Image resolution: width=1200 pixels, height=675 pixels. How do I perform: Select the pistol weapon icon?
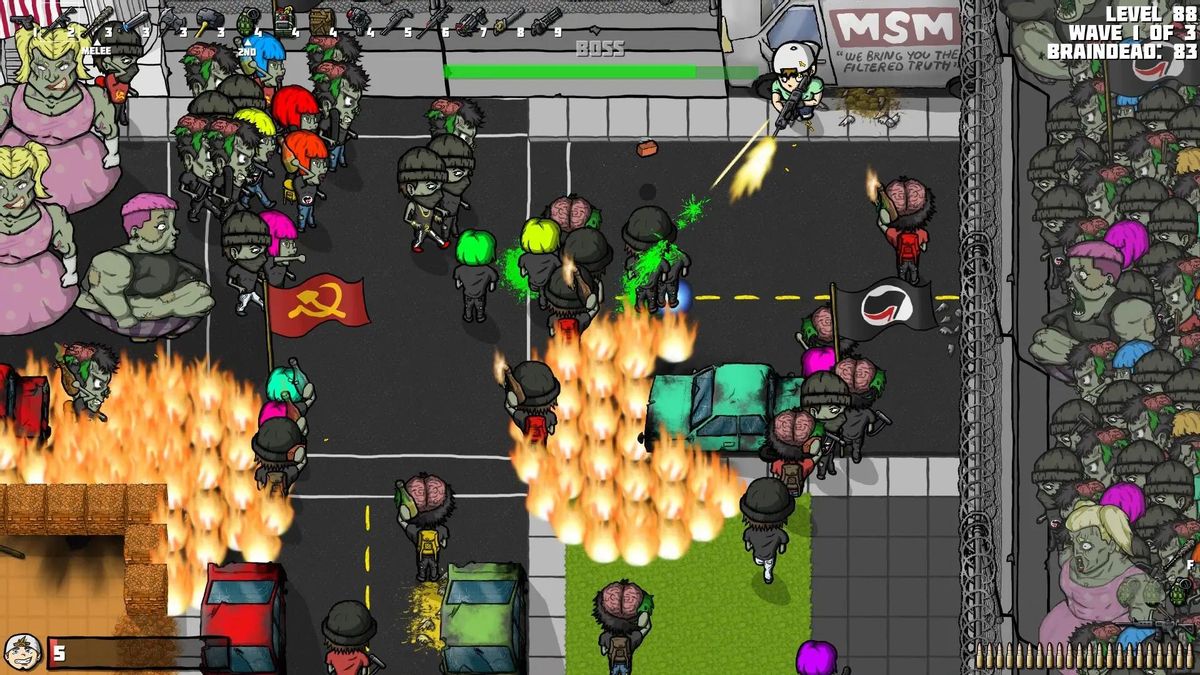(22, 20)
